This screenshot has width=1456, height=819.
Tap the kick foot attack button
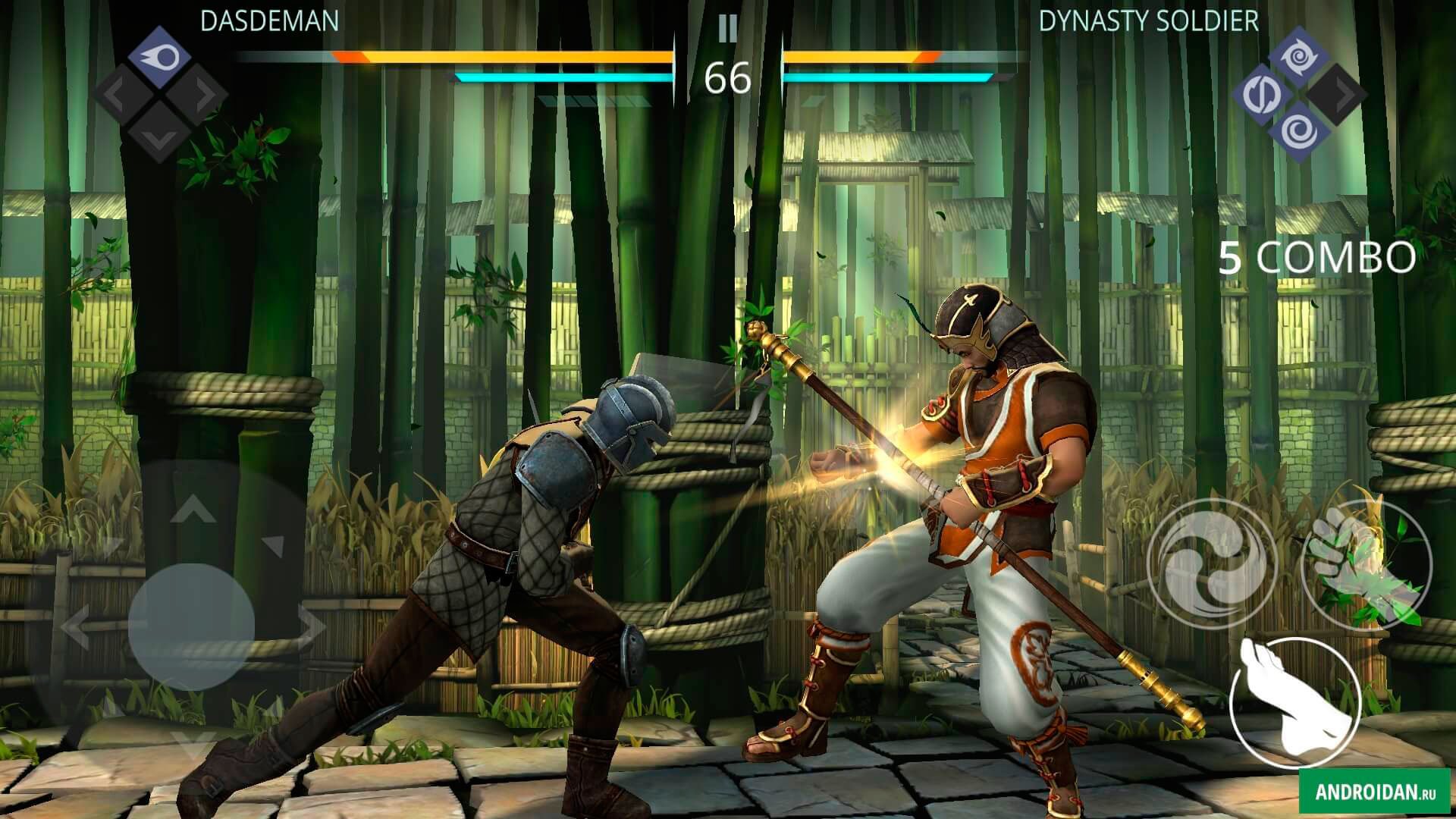pyautogui.click(x=1294, y=703)
